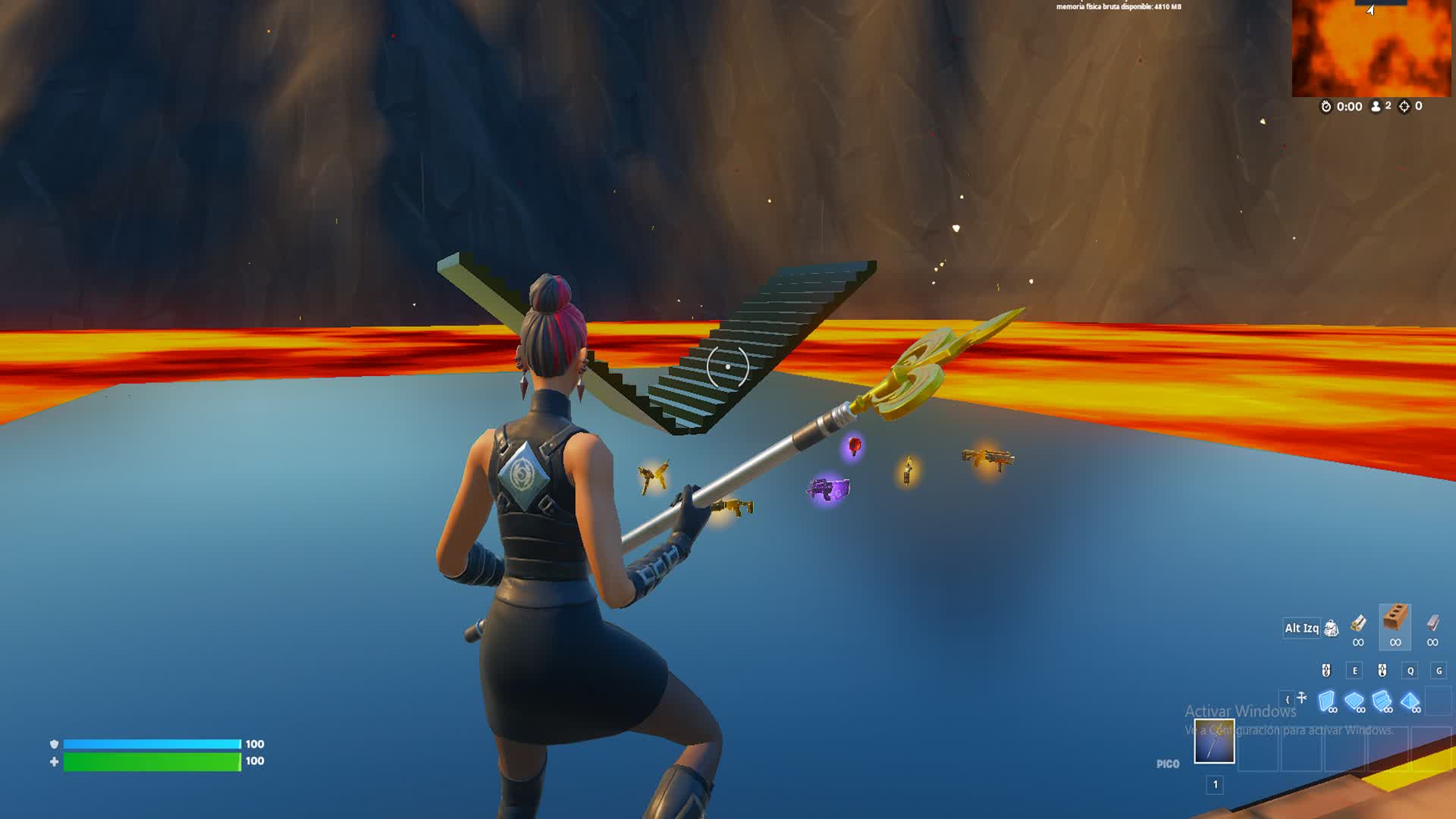Open the backpack inventory icon beside Alt Izq
1456x819 pixels.
click(1331, 628)
